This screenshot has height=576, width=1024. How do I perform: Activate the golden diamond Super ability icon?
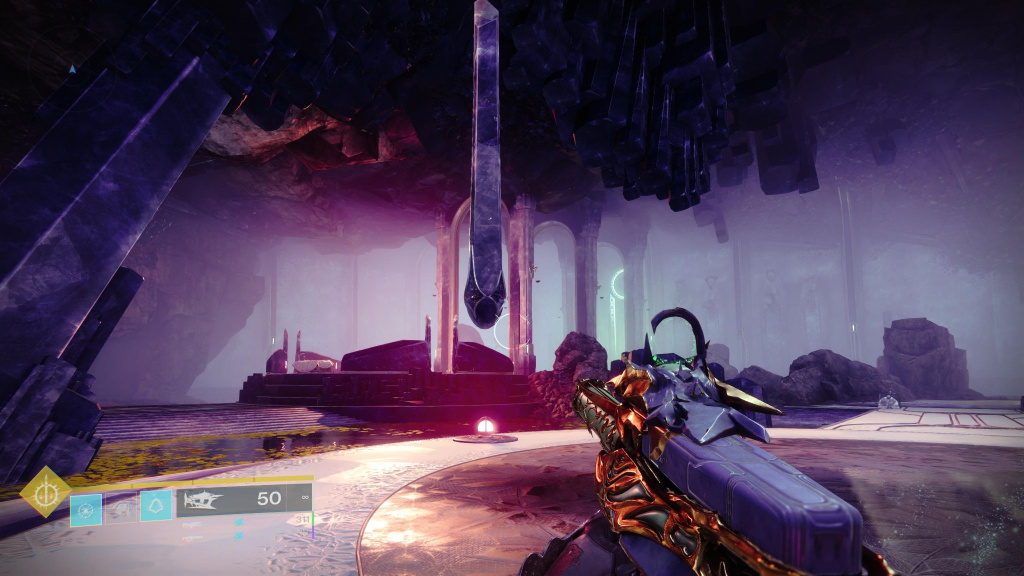click(45, 491)
